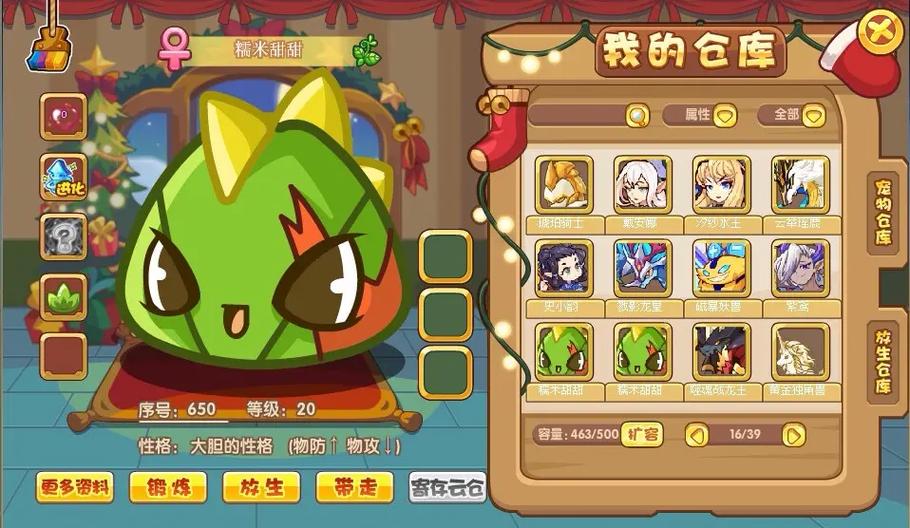Click the 锻炼 training button
The width and height of the screenshot is (910, 528).
(x=168, y=487)
